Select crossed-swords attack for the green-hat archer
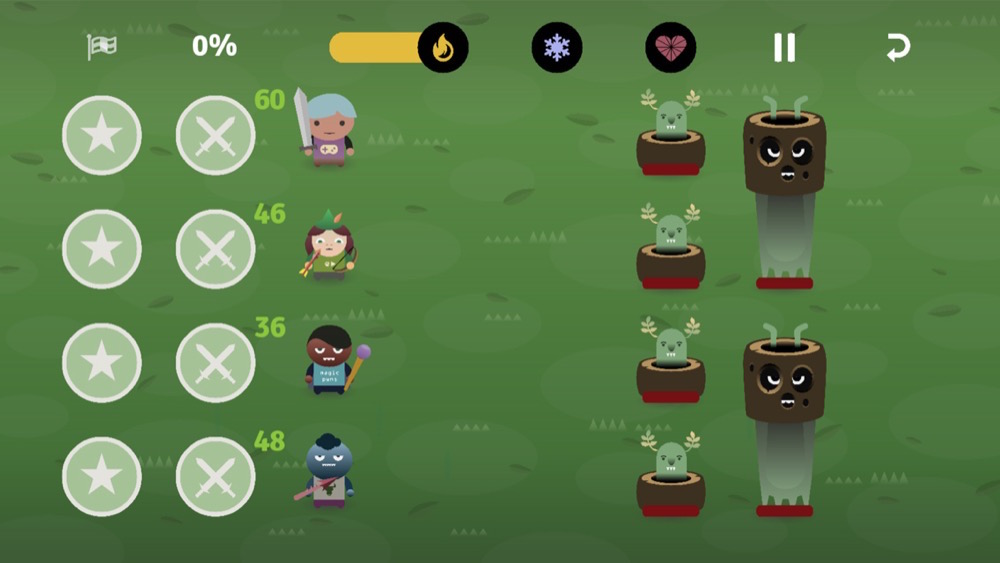The image size is (1000, 563). tap(215, 249)
